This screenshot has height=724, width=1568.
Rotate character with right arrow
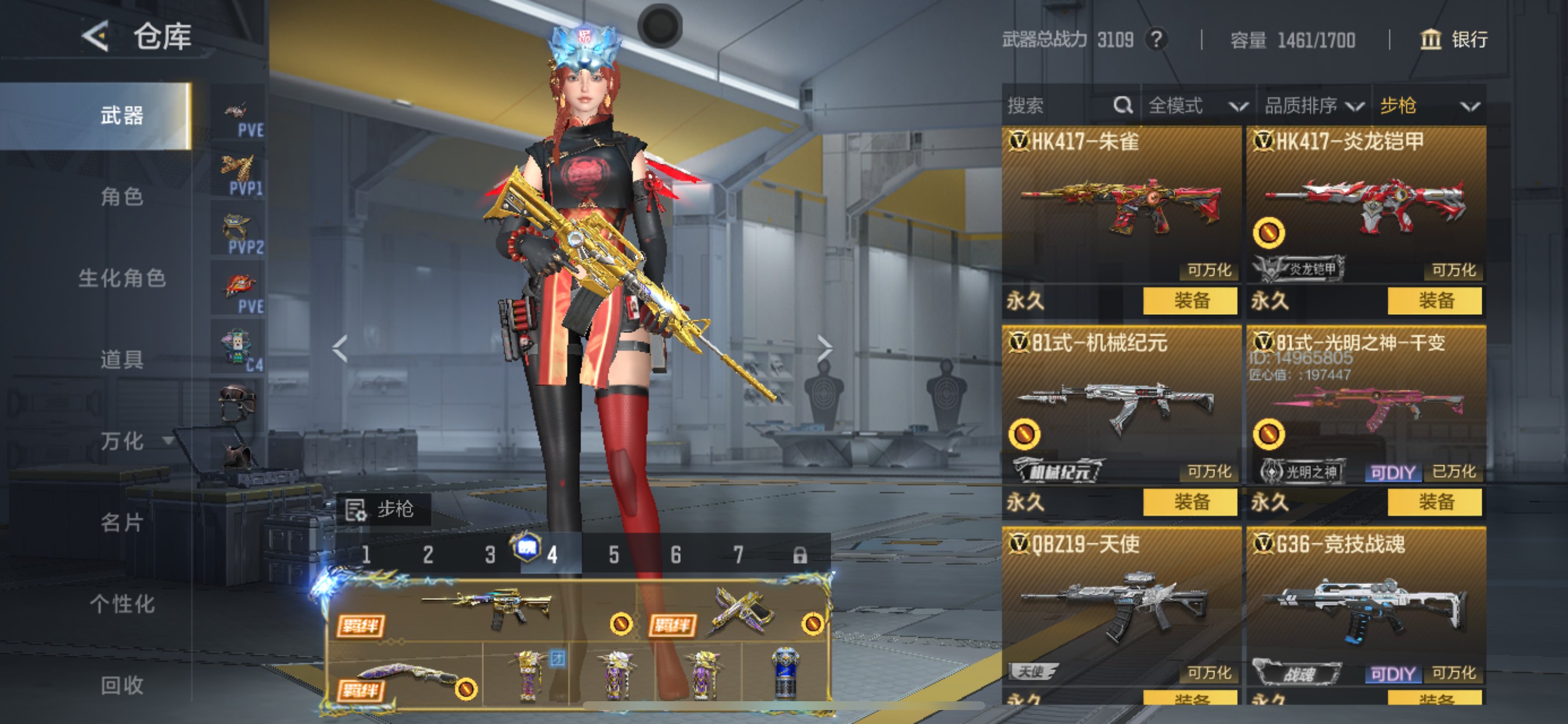(x=825, y=349)
